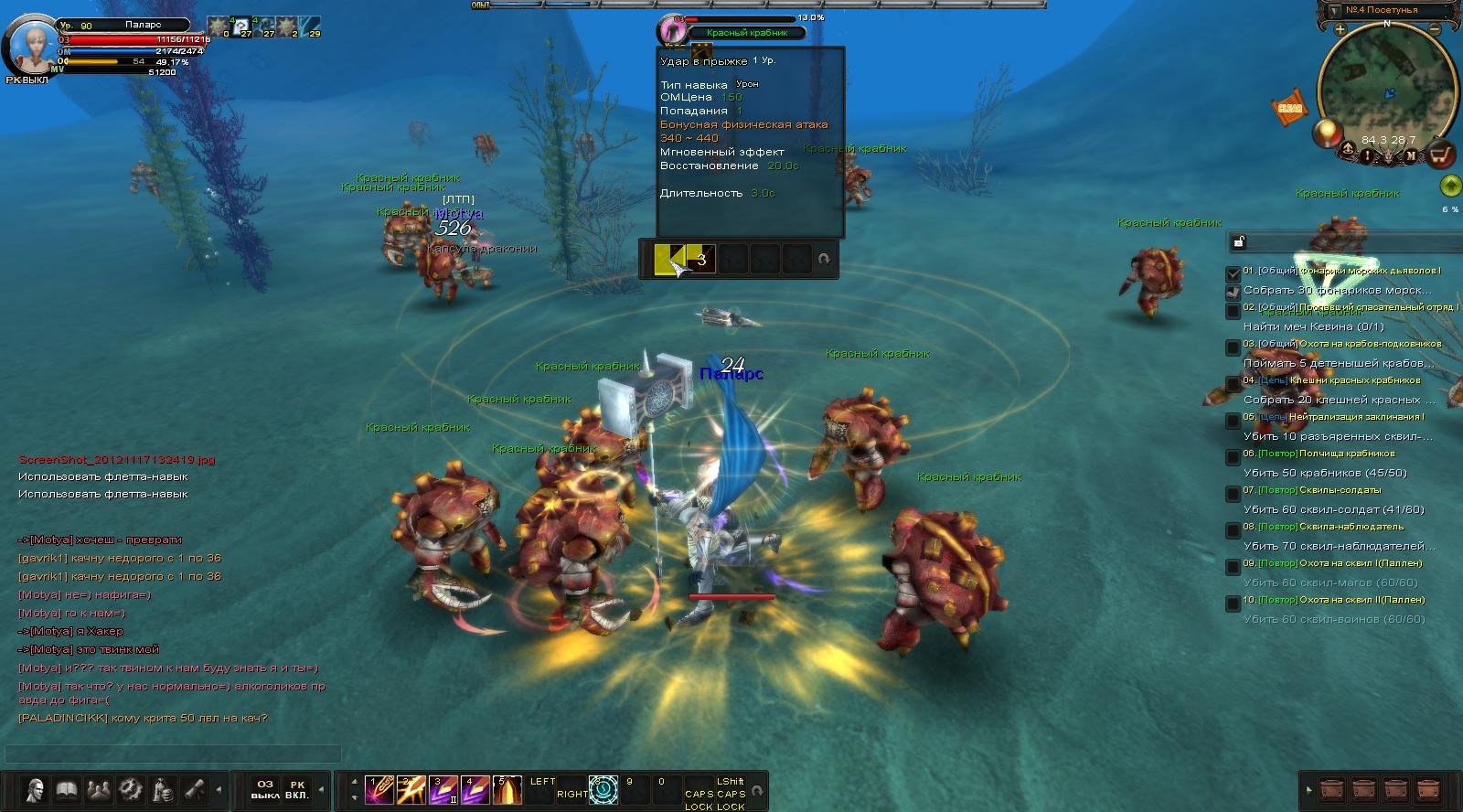Click the green up-arrow button
The width and height of the screenshot is (1463, 812).
1449,187
